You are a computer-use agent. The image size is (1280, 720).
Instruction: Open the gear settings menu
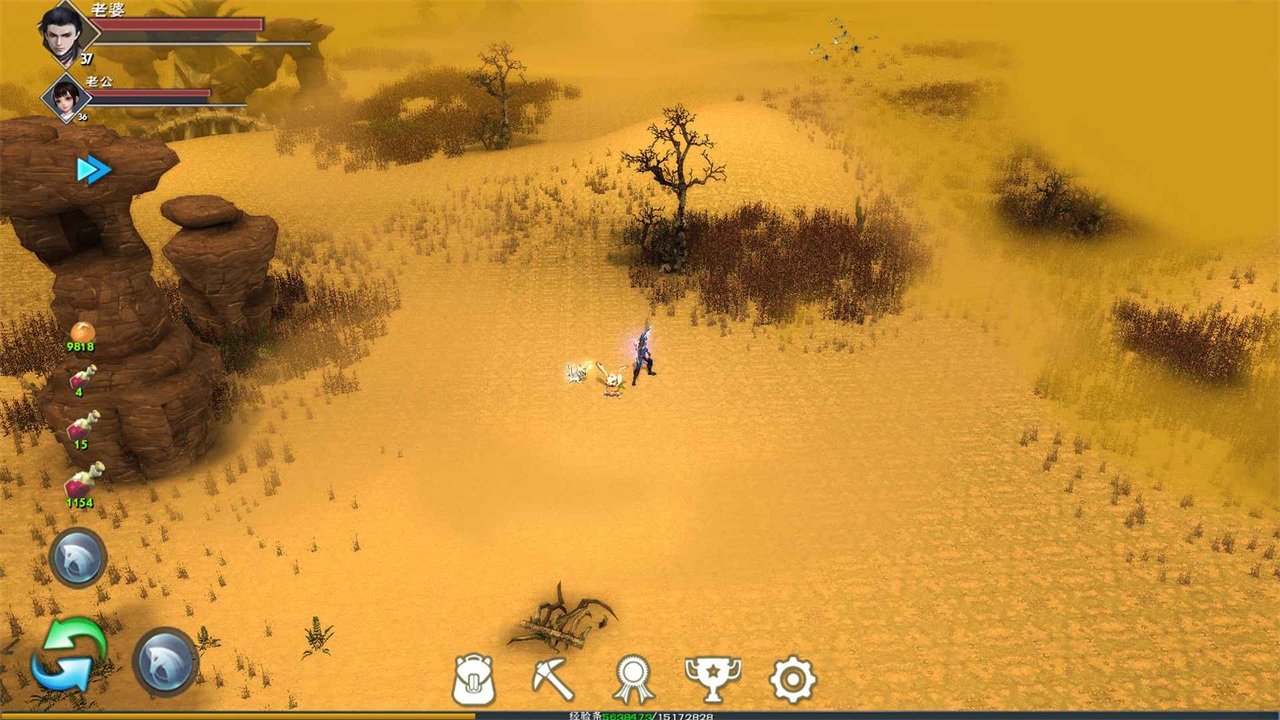click(792, 680)
